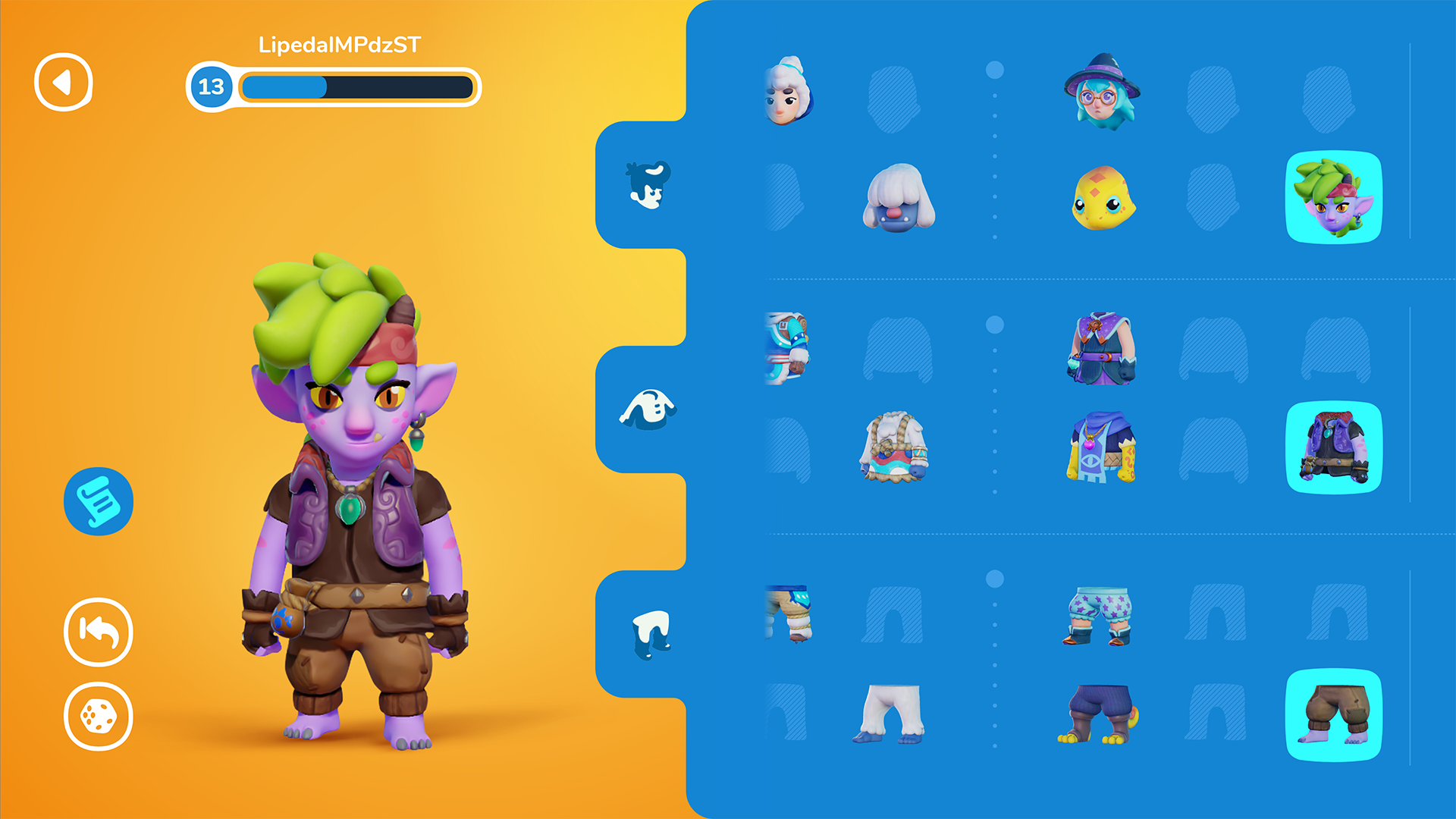Click the level 13 badge
Viewport: 1456px width, 819px height.
click(211, 86)
